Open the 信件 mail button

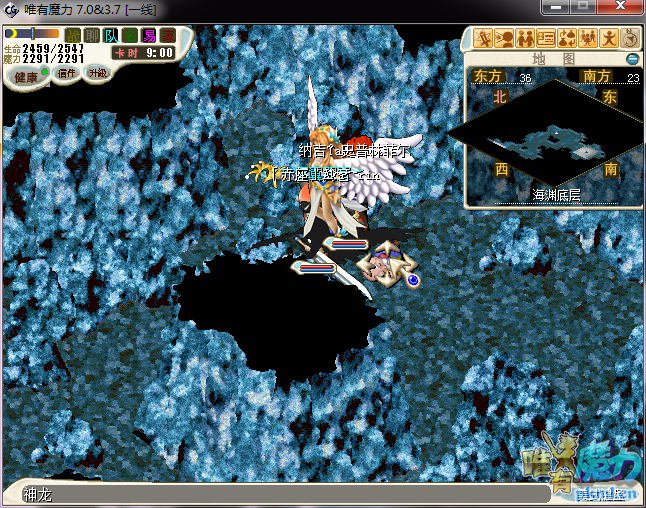pos(67,73)
